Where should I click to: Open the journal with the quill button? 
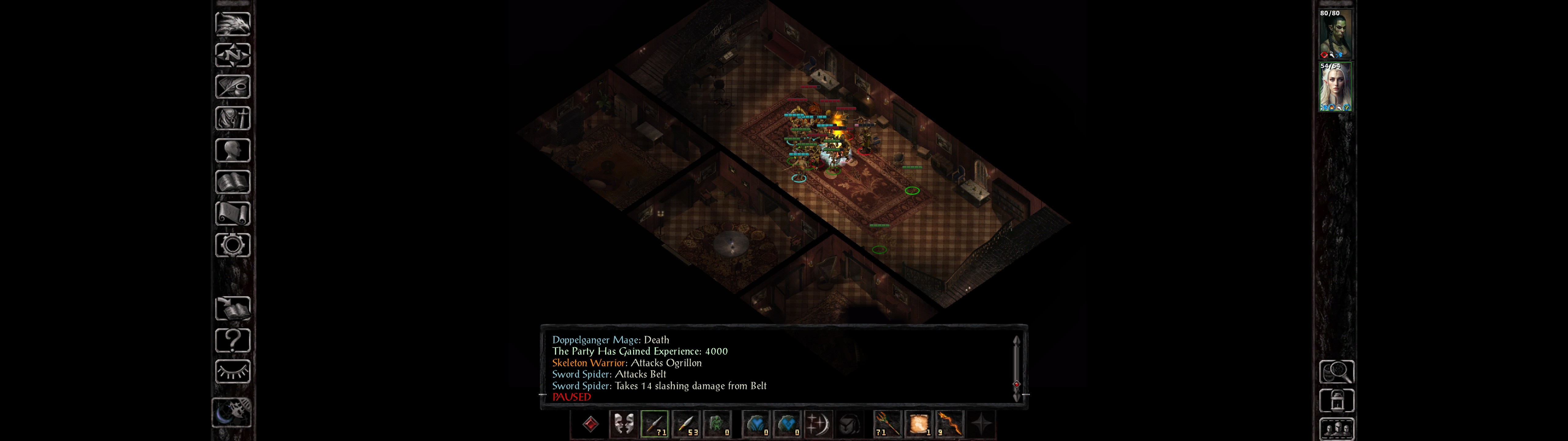point(232,86)
